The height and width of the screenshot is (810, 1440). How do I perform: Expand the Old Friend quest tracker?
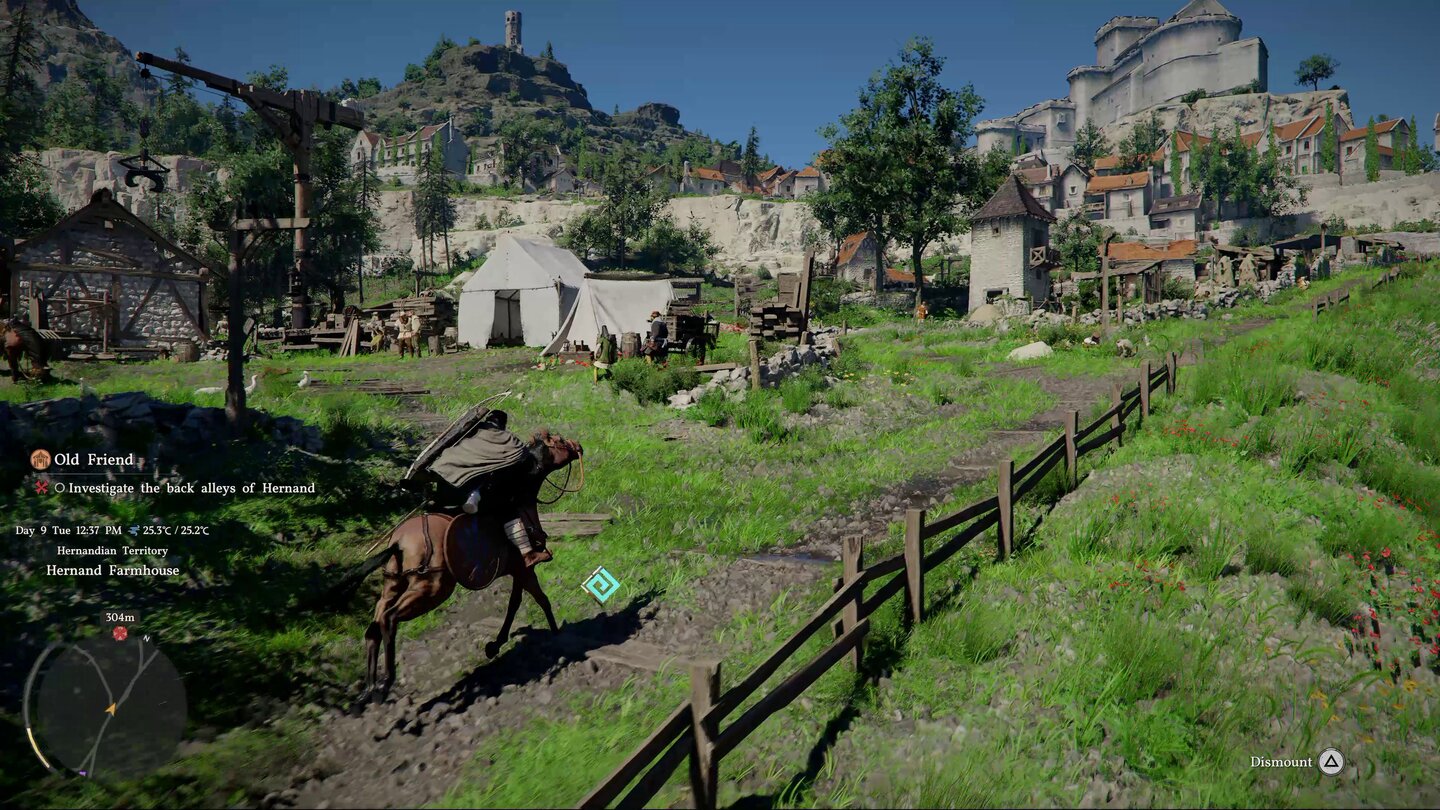click(95, 460)
